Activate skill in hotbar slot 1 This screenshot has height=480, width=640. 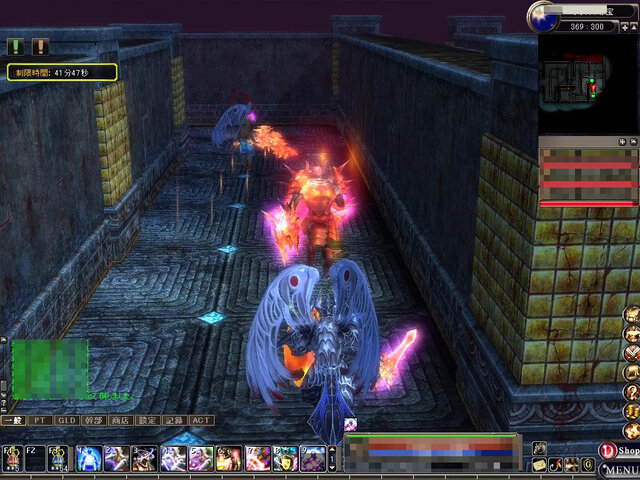click(x=88, y=459)
